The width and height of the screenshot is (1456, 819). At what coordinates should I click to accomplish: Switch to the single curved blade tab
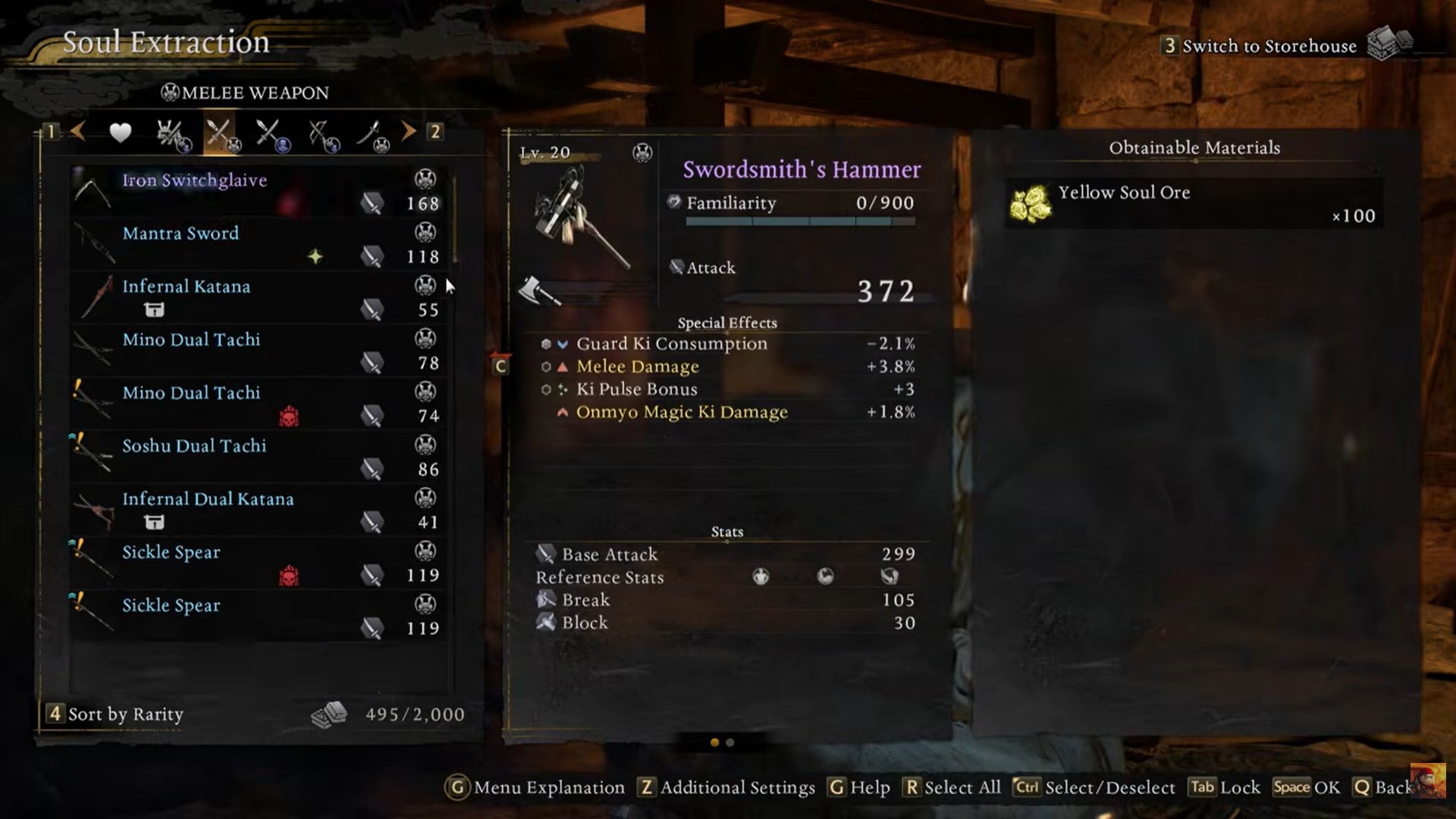(372, 134)
